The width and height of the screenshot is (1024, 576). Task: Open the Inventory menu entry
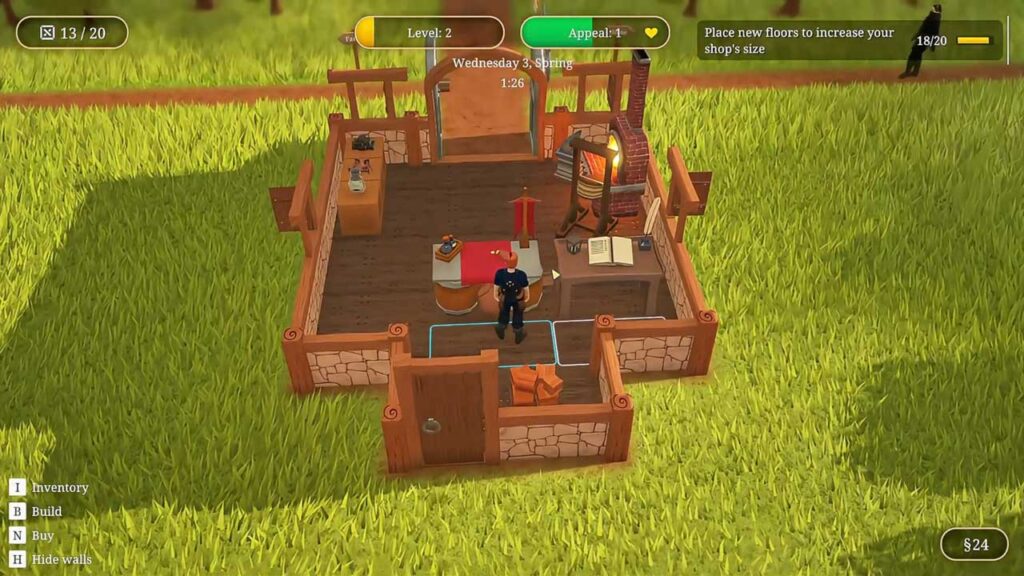pos(59,488)
